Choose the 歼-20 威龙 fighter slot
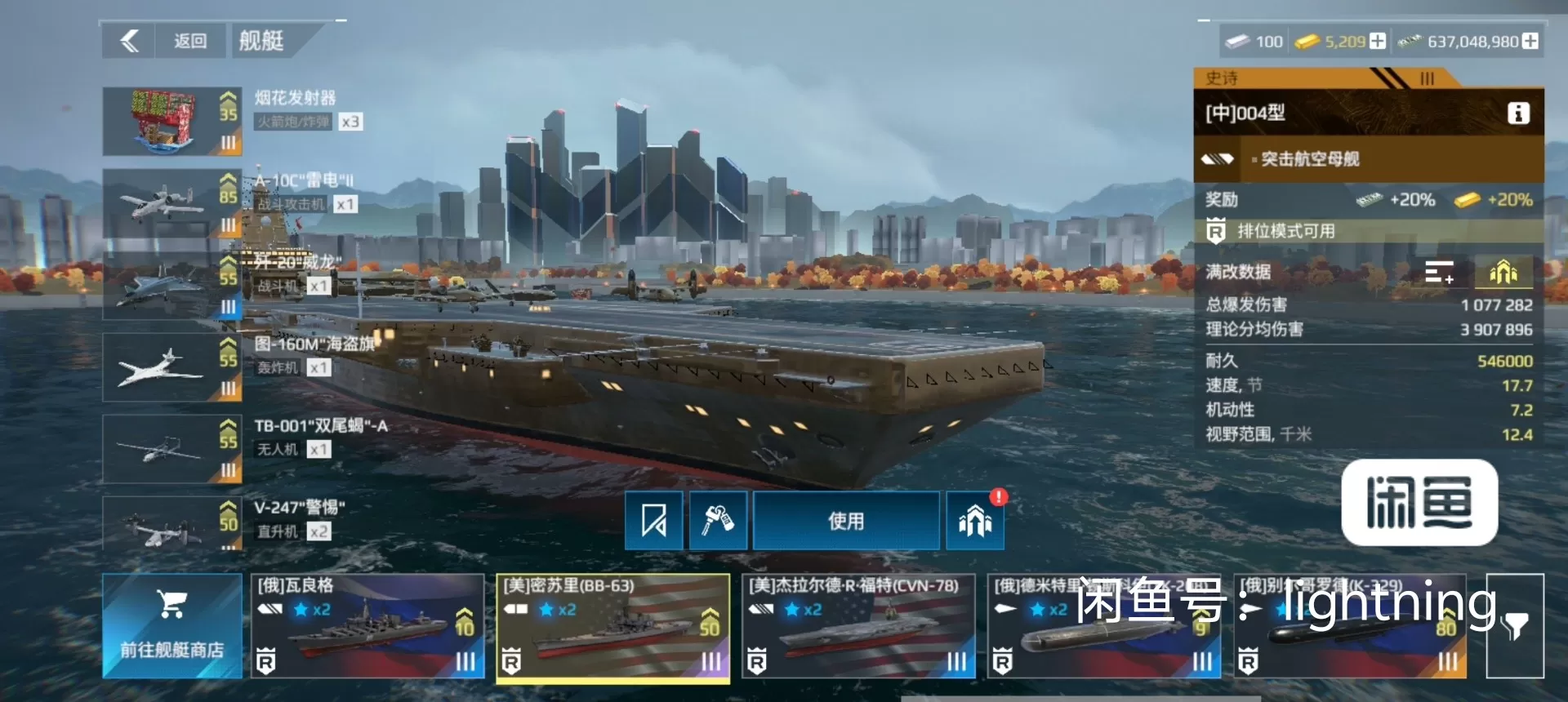1568x702 pixels. (171, 285)
